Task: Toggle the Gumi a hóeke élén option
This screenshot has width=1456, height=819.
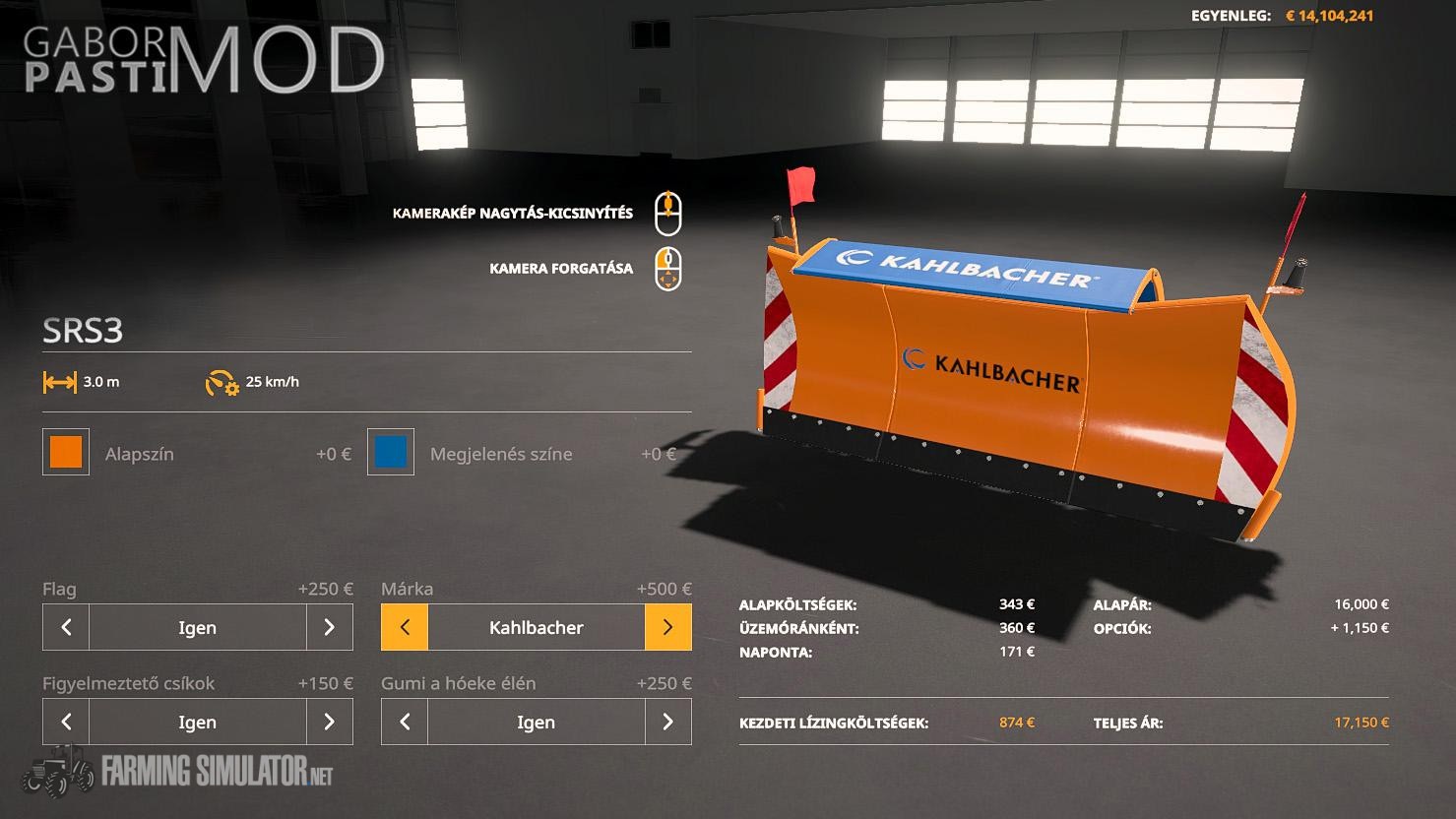Action: pos(537,722)
